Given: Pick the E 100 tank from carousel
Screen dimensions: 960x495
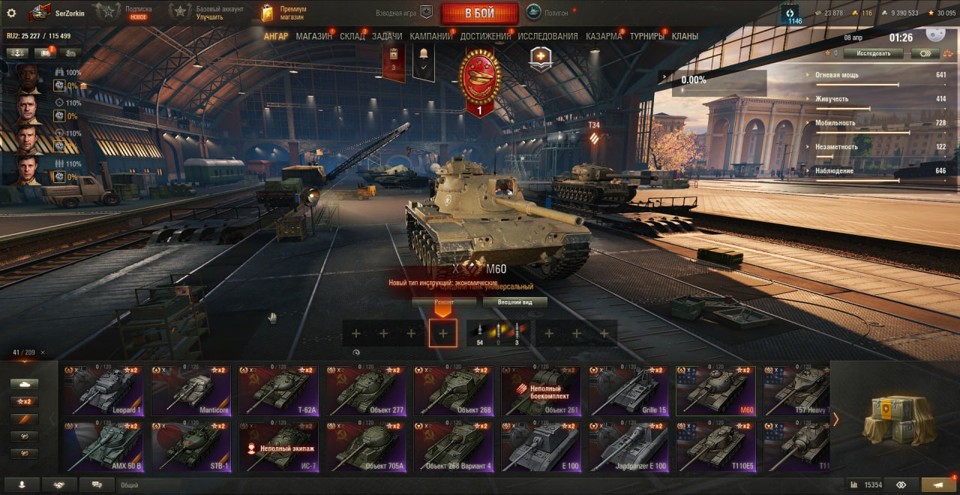Looking at the screenshot, I should click(x=541, y=446).
